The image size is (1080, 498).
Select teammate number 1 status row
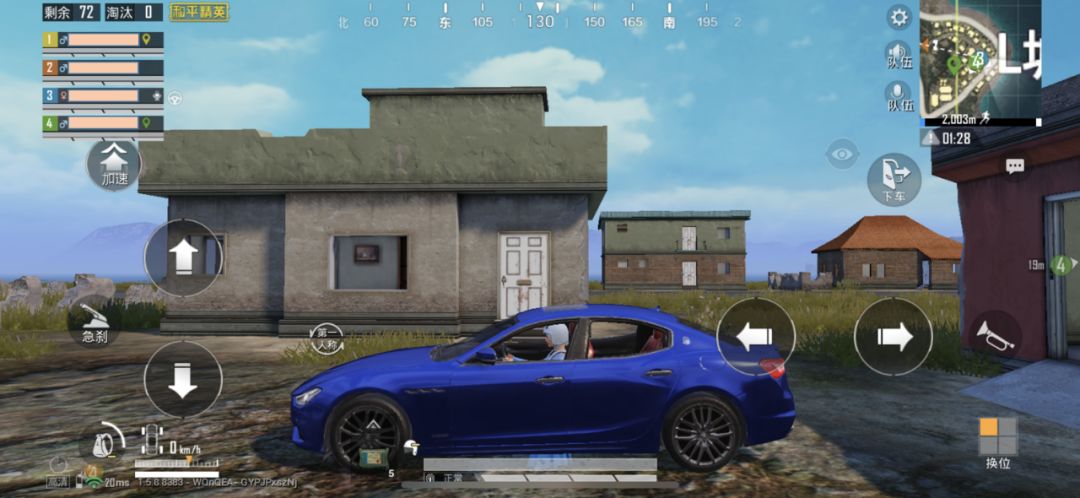pos(102,40)
